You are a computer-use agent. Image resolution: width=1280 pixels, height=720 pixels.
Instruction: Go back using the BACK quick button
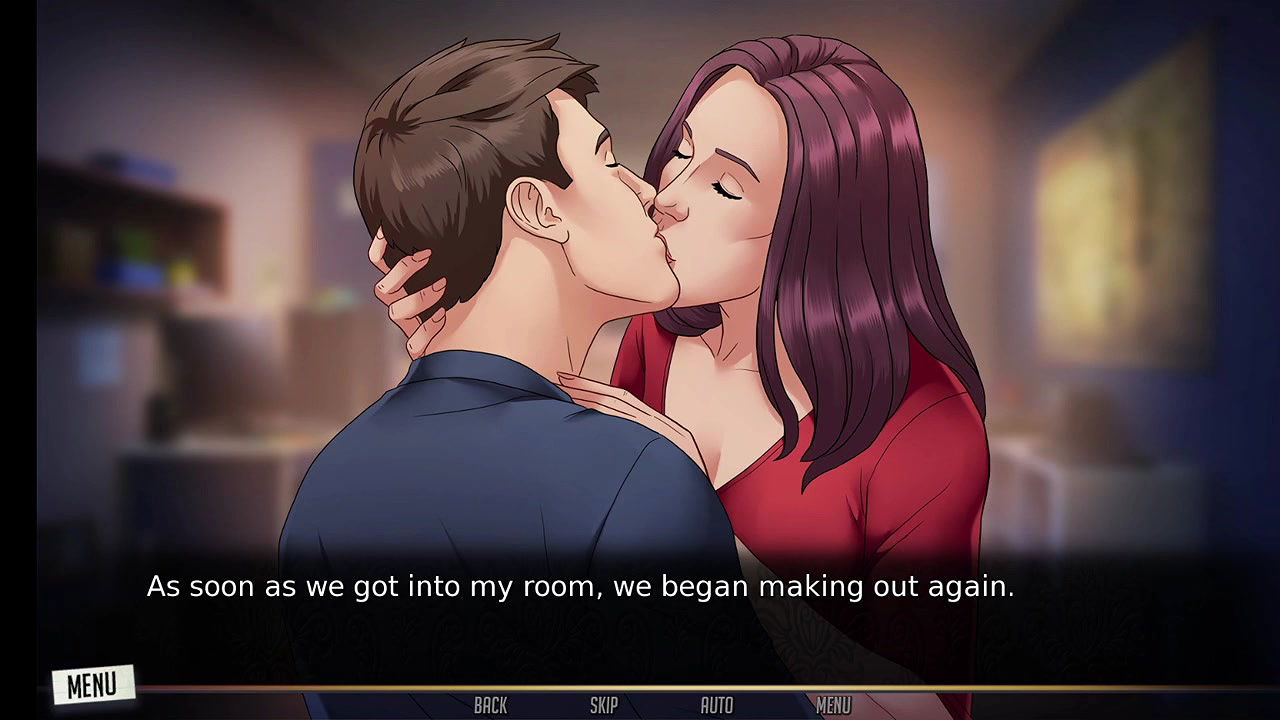490,706
